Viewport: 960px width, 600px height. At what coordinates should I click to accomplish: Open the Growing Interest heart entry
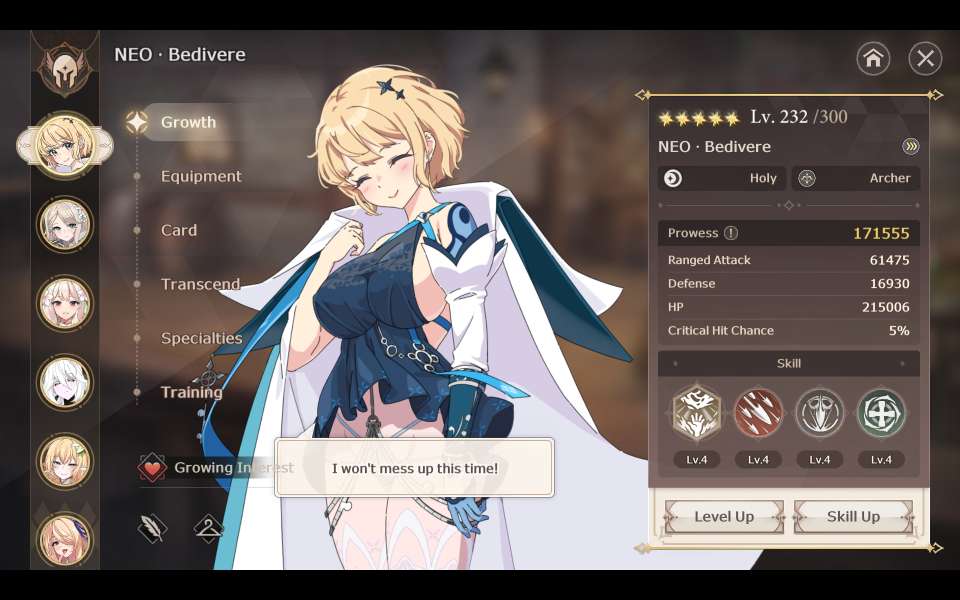pyautogui.click(x=152, y=467)
